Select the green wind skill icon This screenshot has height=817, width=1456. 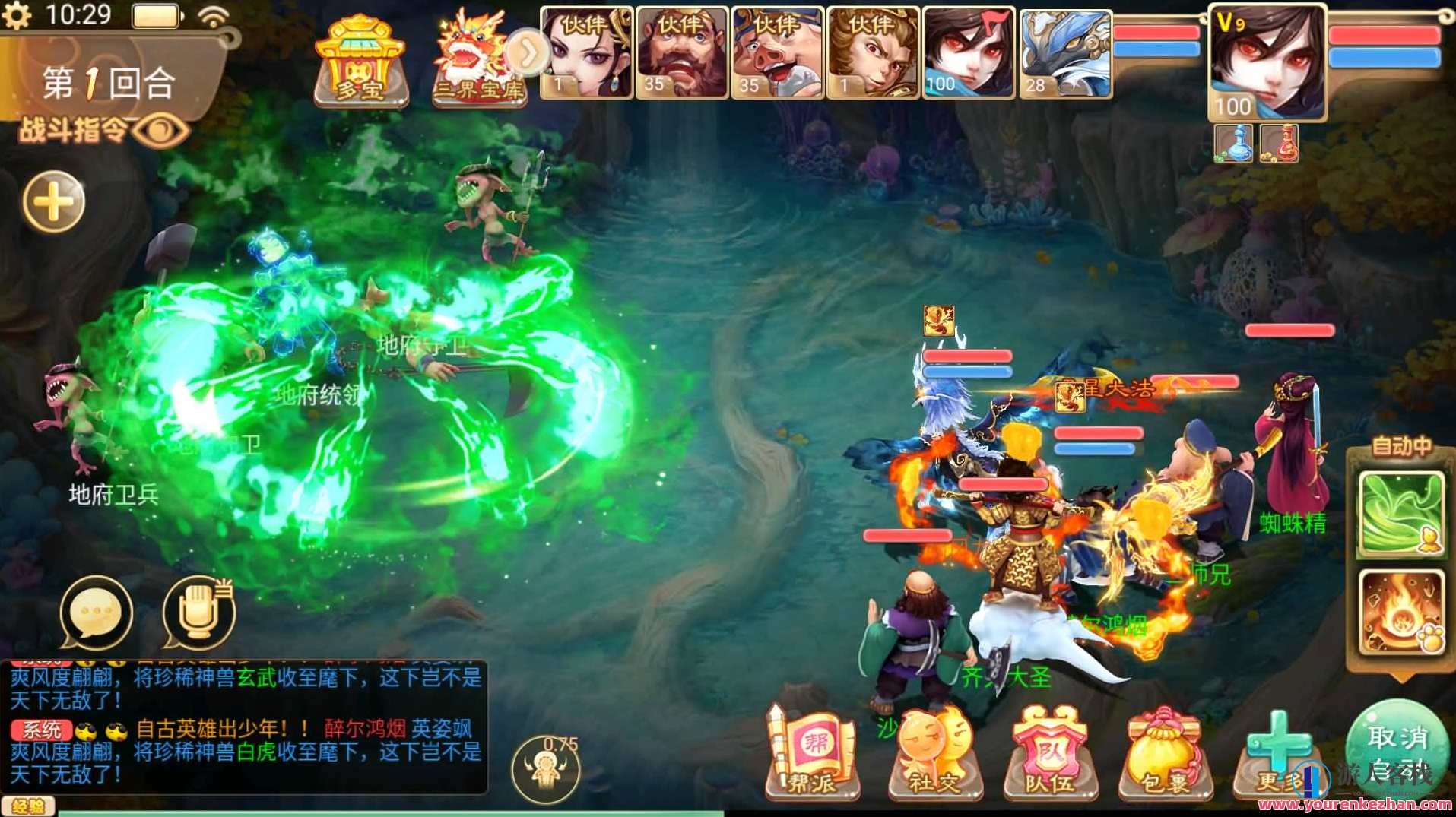pyautogui.click(x=1403, y=513)
